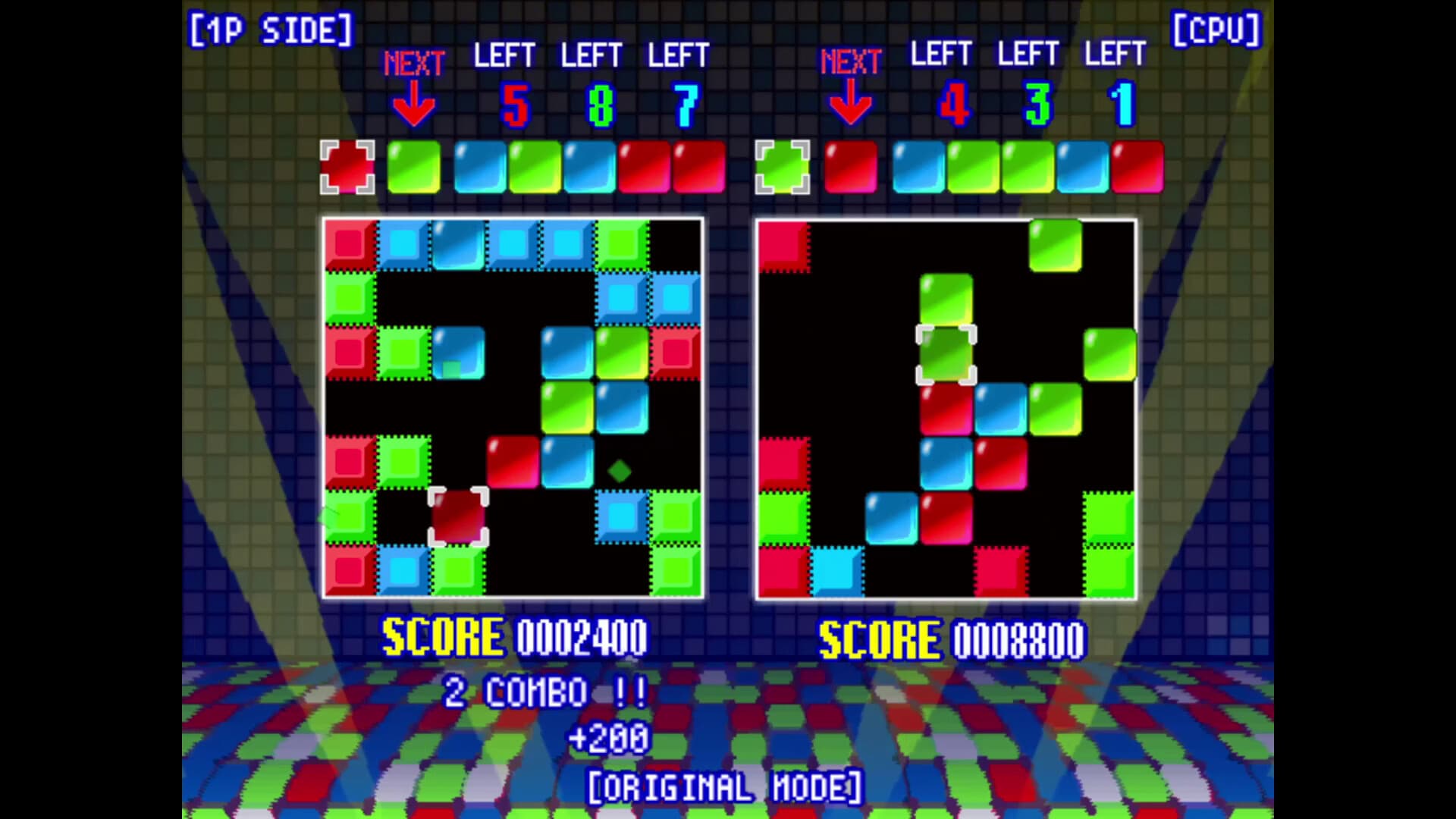This screenshot has width=1456, height=819.
Task: Toggle the blue block at top of CPU queue row
Action: pyautogui.click(x=918, y=167)
